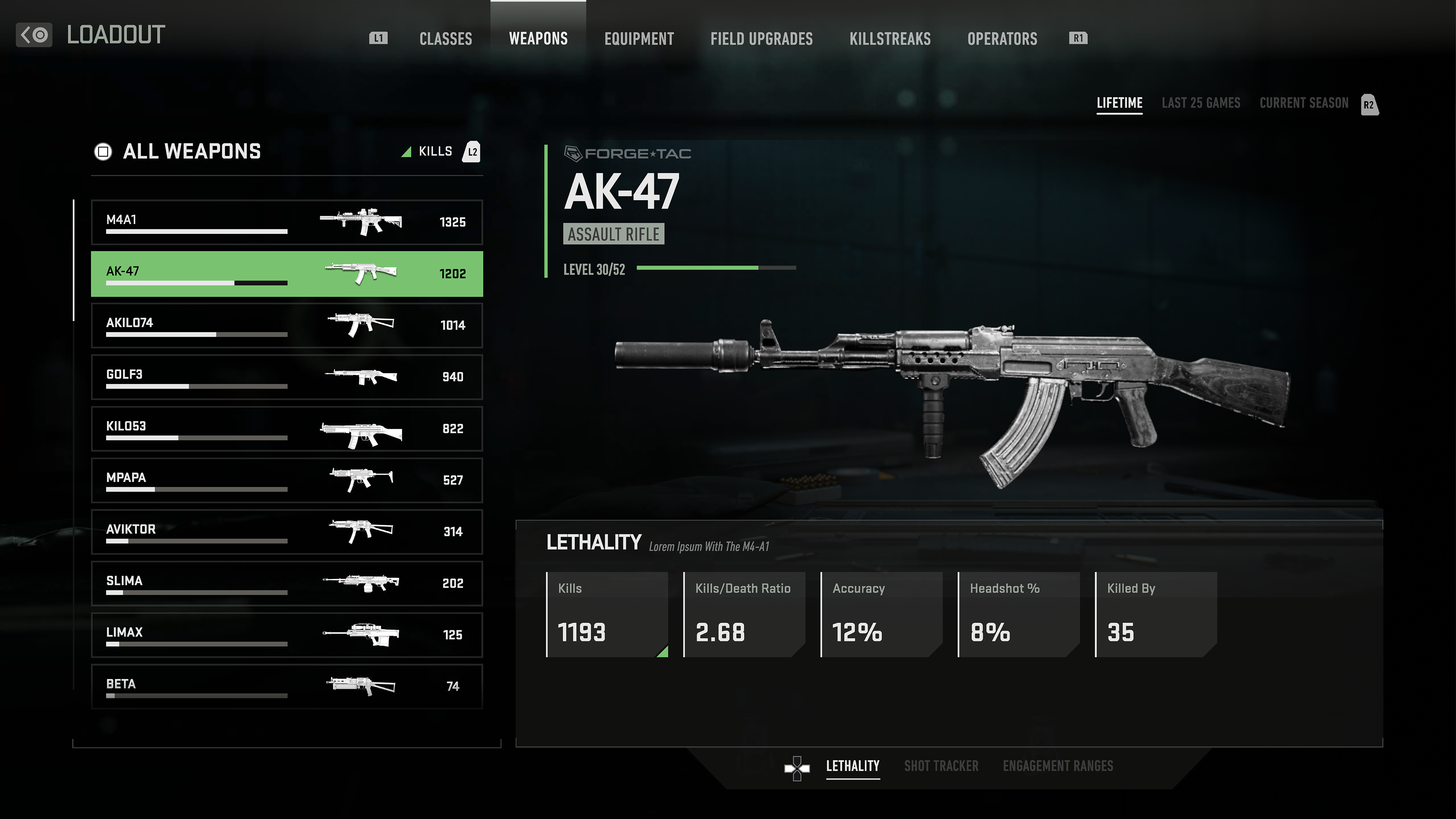
Task: Select the M4A1 weapon row
Action: click(287, 221)
